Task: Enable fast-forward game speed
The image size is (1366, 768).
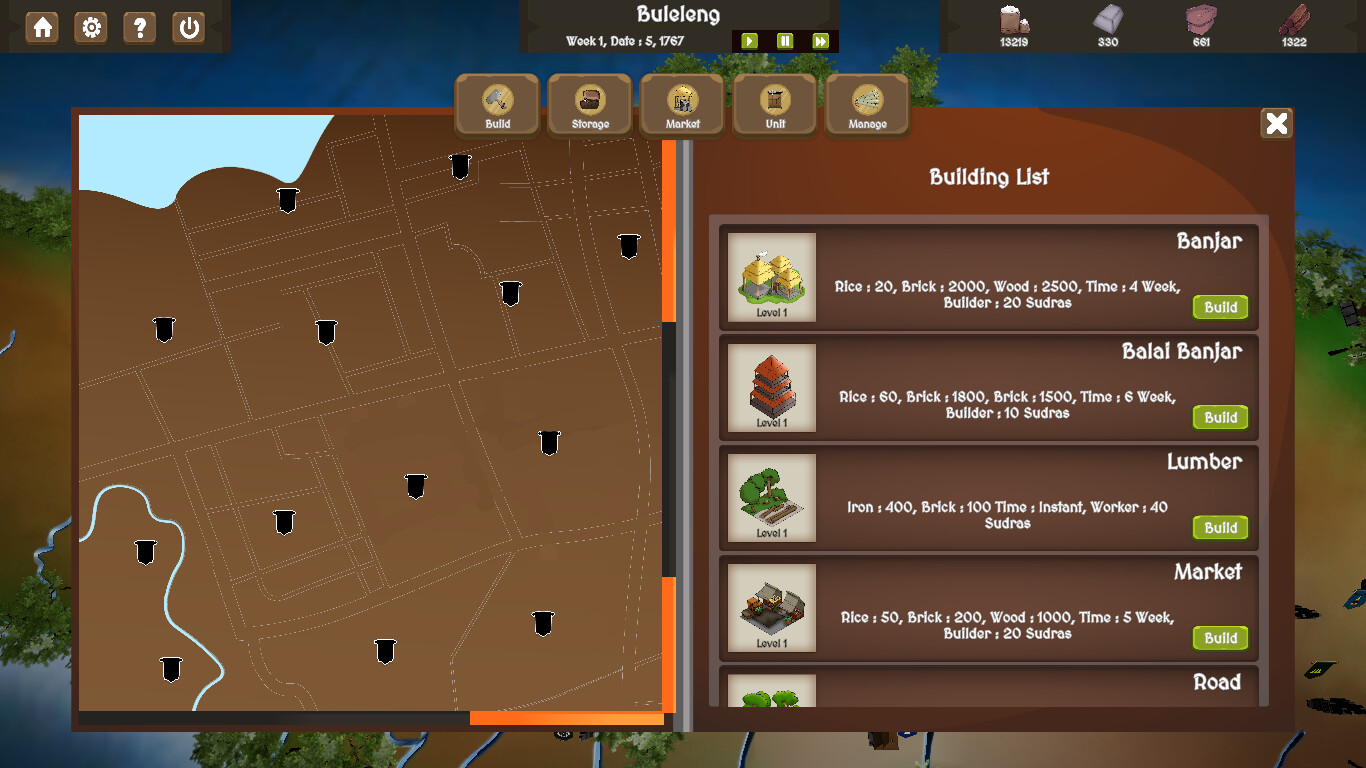Action: point(821,41)
